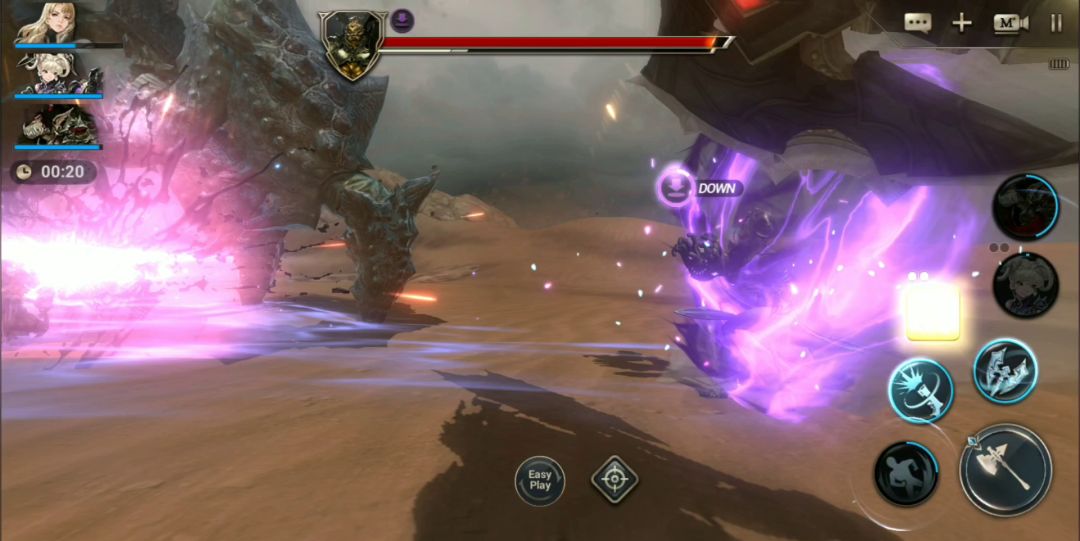Activate the double axe skill
Screen dimensions: 1080x541
click(1005, 371)
